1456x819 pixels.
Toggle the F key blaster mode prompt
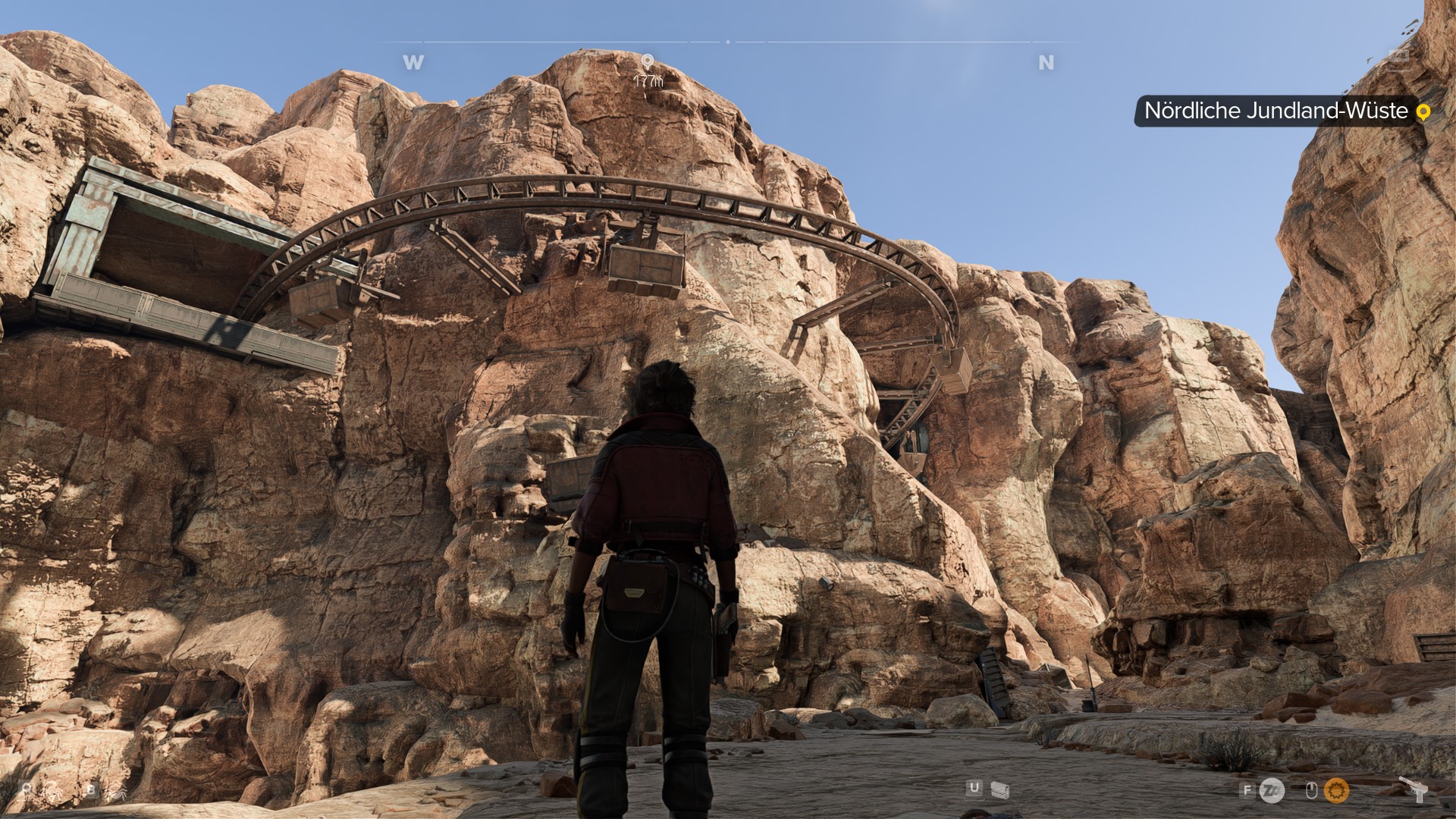1247,790
